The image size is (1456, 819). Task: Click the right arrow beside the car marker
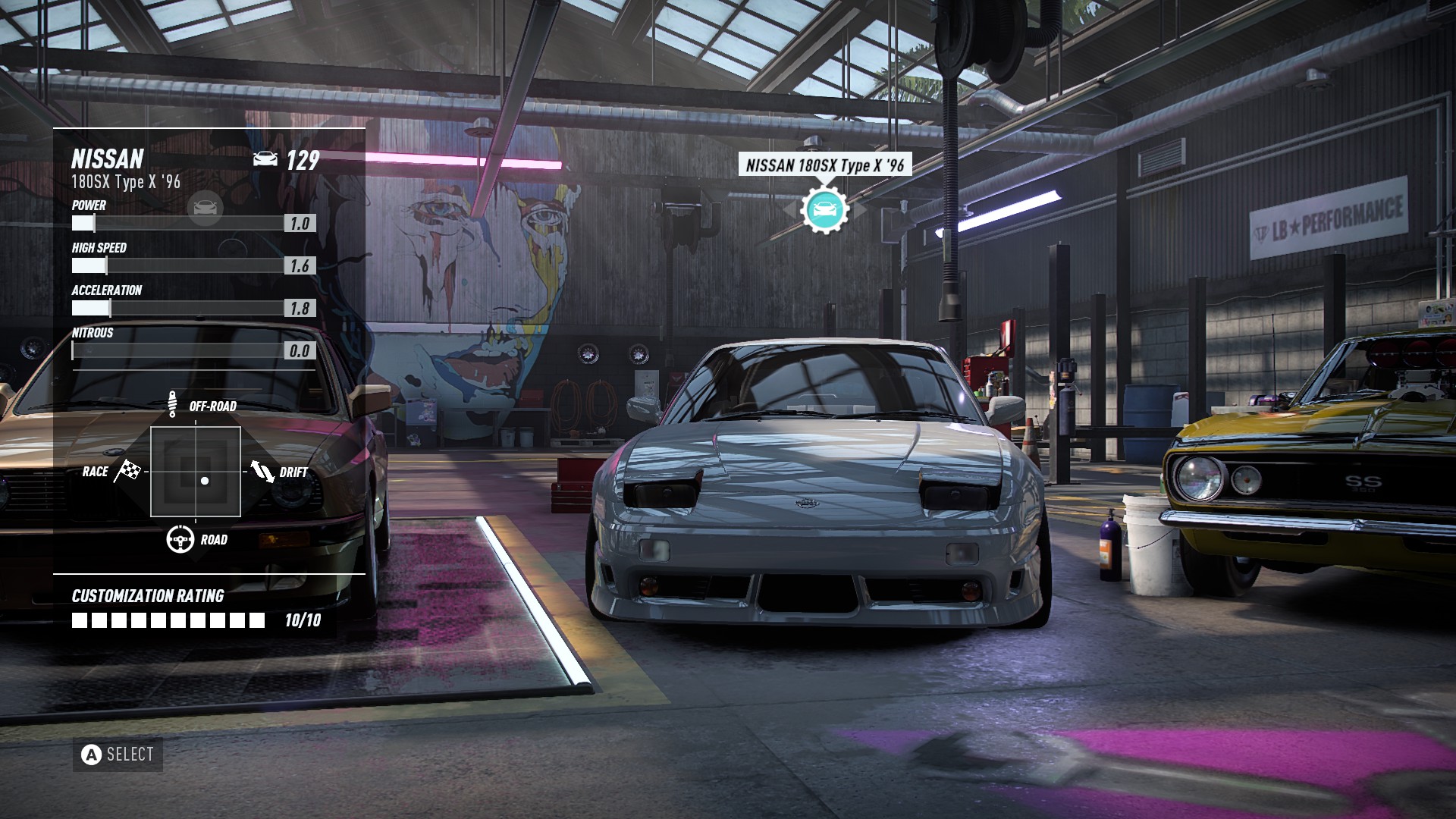pyautogui.click(x=858, y=208)
